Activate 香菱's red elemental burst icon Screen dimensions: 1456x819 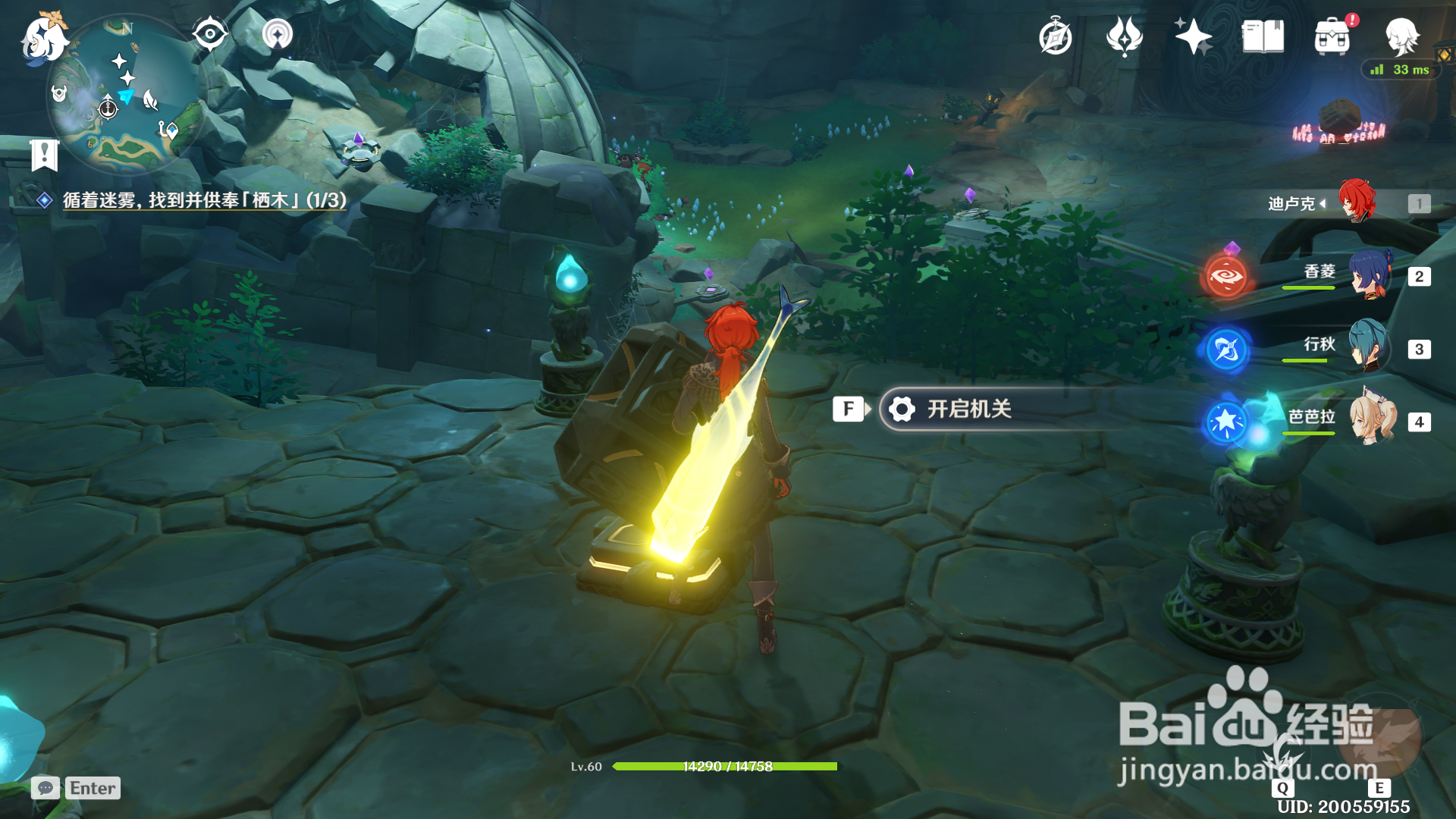(x=1226, y=277)
